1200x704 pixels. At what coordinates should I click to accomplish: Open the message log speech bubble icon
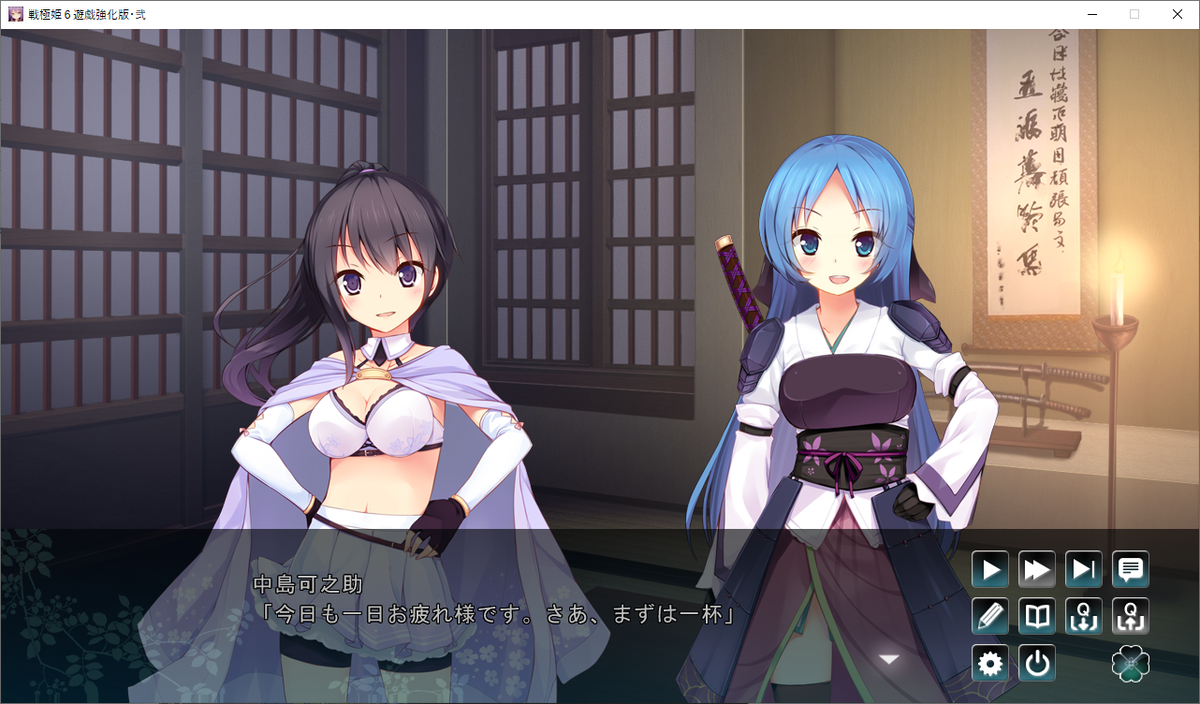1131,570
